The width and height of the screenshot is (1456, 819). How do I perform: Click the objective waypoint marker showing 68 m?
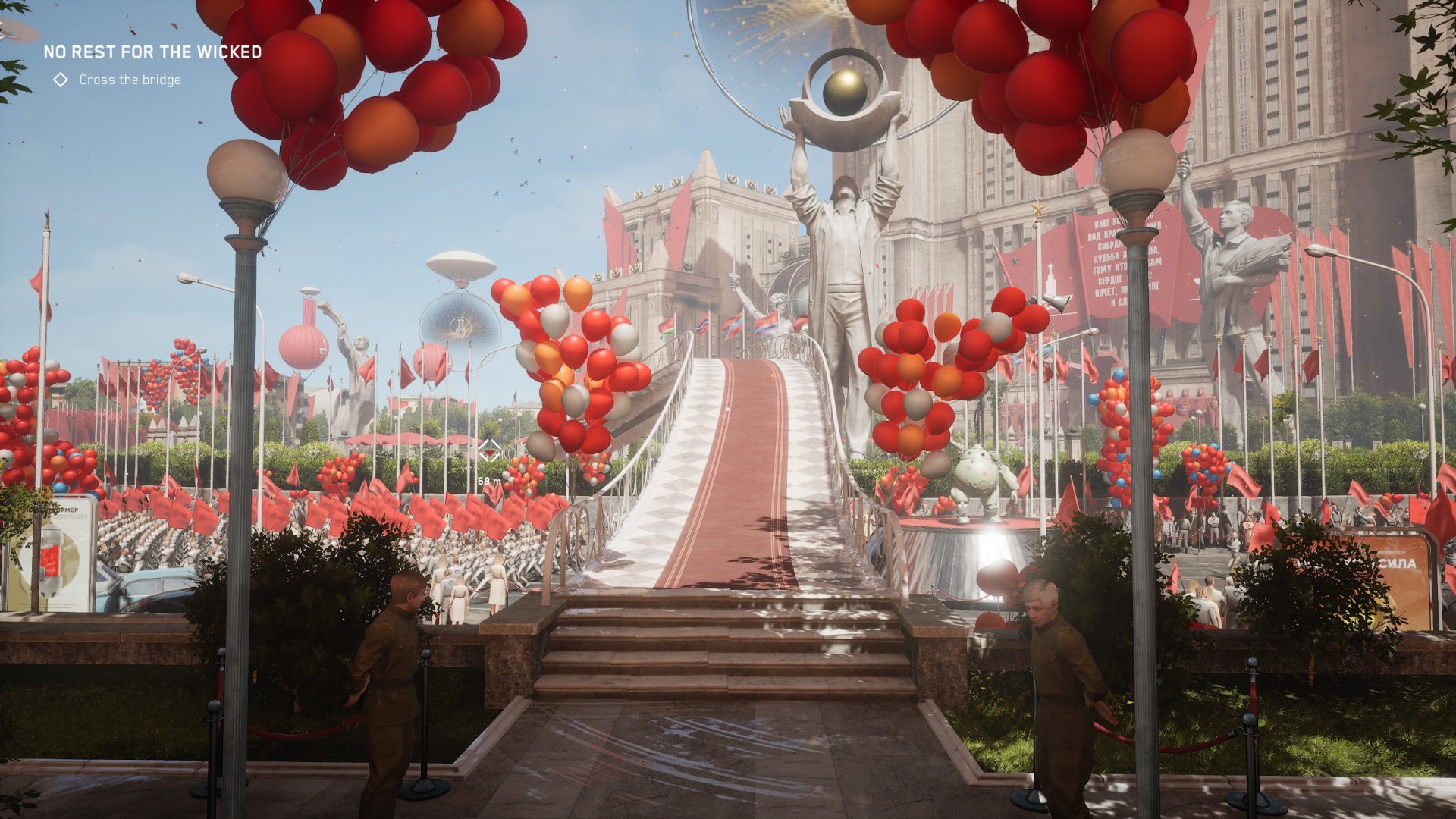(490, 450)
